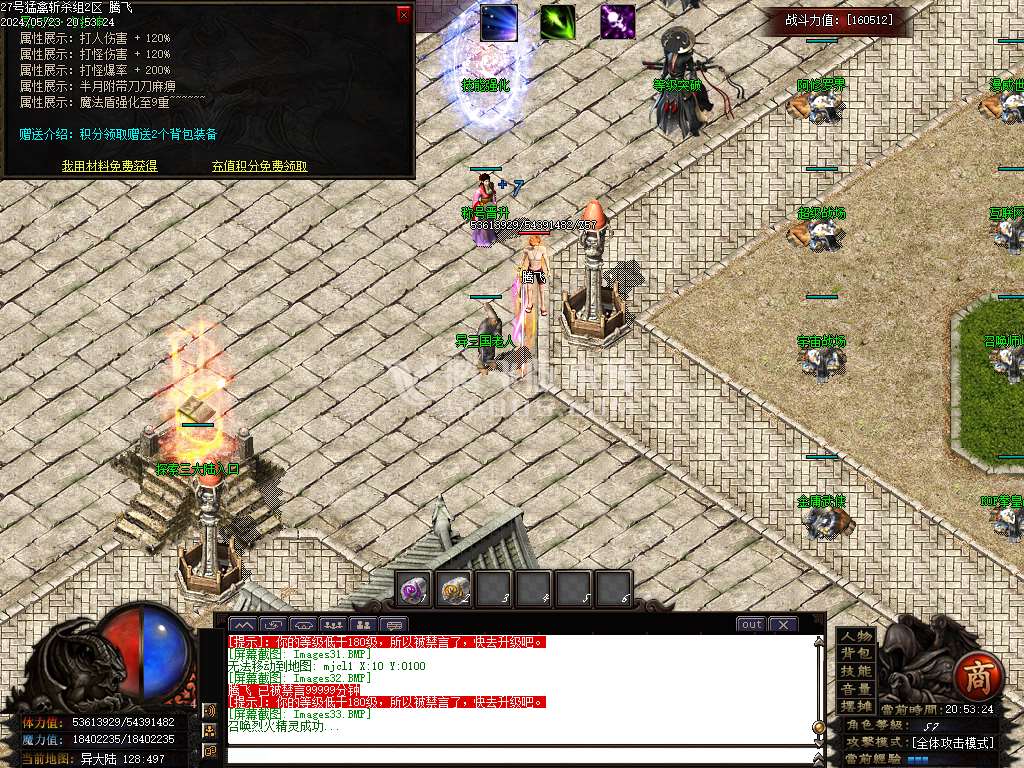1024x768 pixels.
Task: Click the chat window's out button
Action: (x=751, y=624)
